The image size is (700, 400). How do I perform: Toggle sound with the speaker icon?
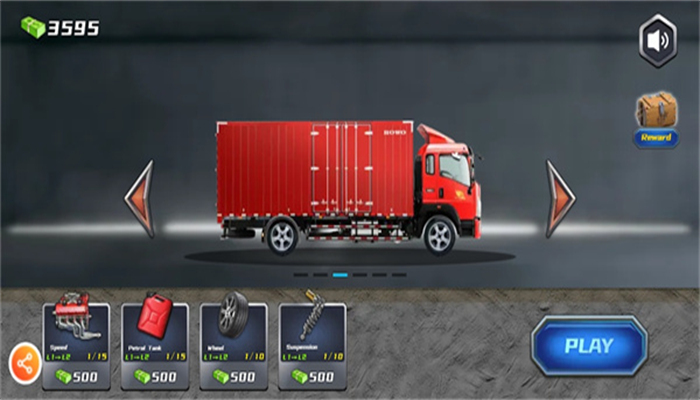pos(658,42)
